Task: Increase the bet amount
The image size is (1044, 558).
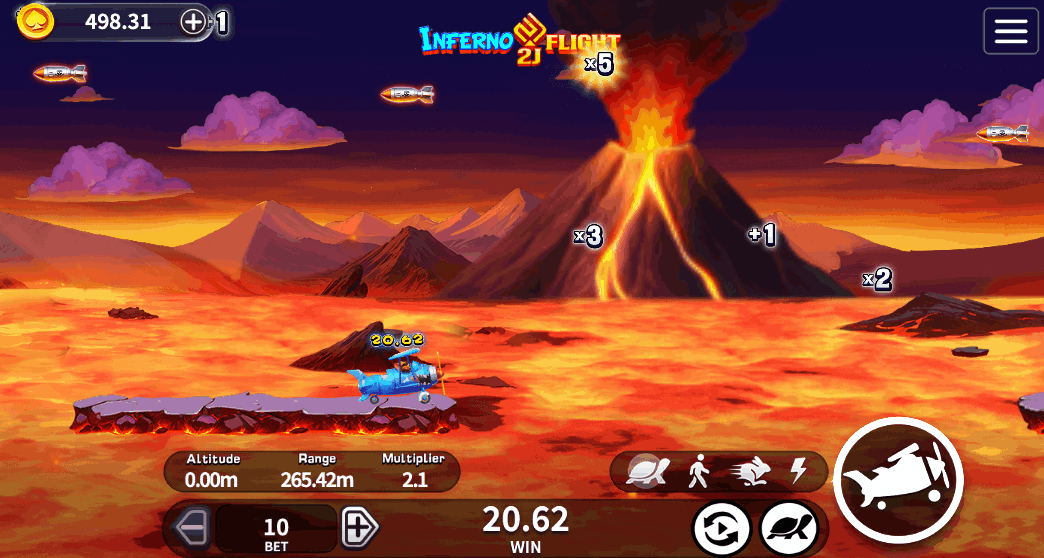Action: (358, 526)
